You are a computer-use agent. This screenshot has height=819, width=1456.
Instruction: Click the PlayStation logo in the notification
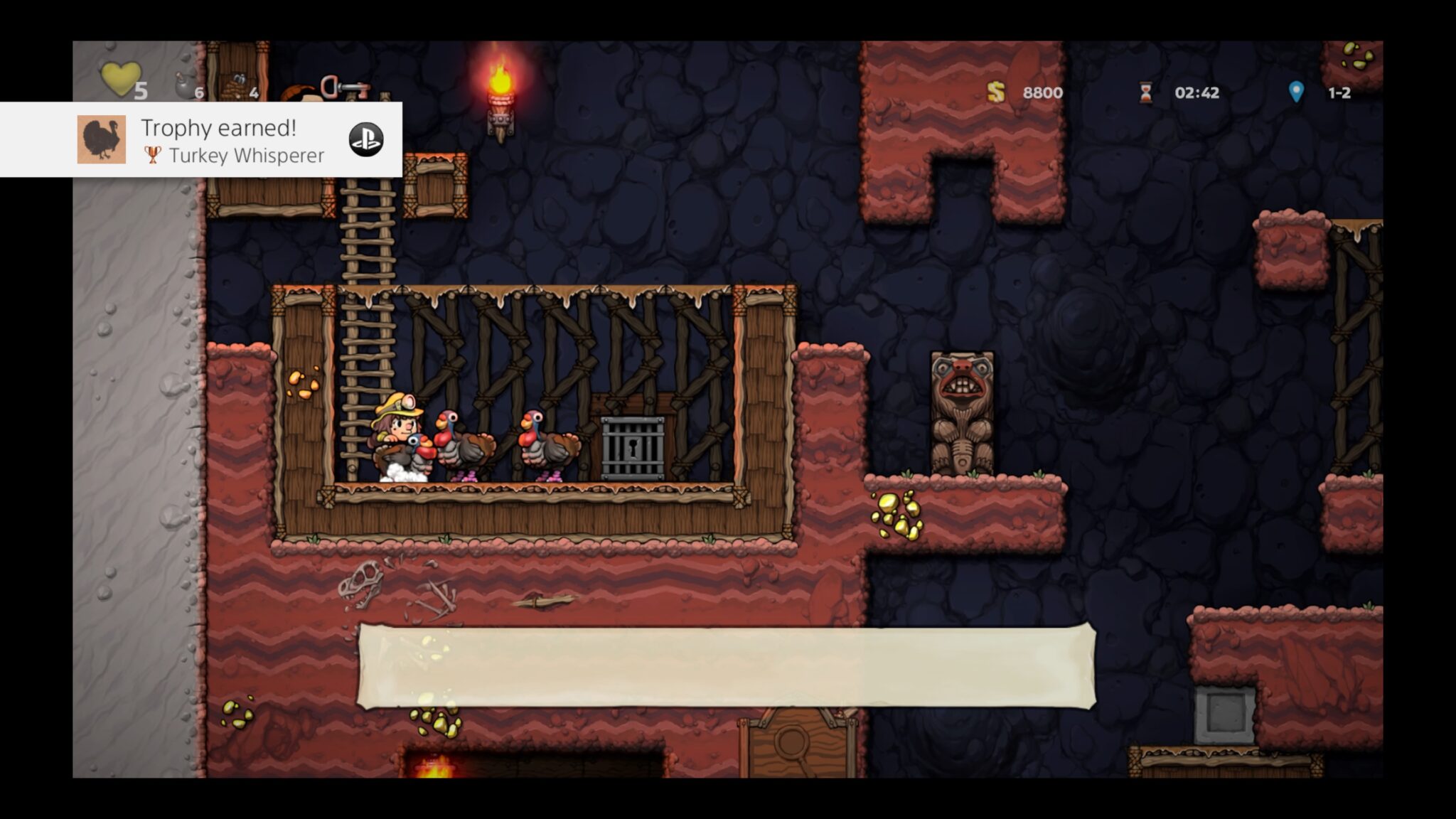365,141
